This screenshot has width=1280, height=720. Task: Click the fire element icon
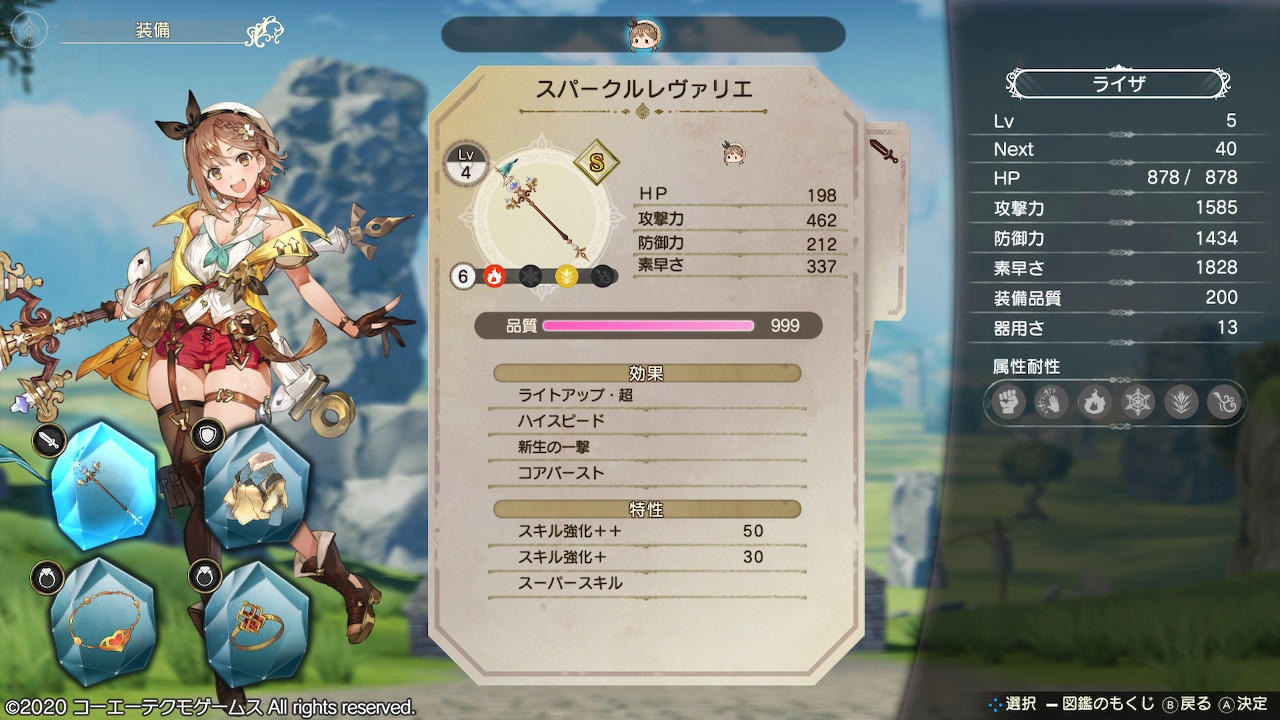[x=494, y=277]
